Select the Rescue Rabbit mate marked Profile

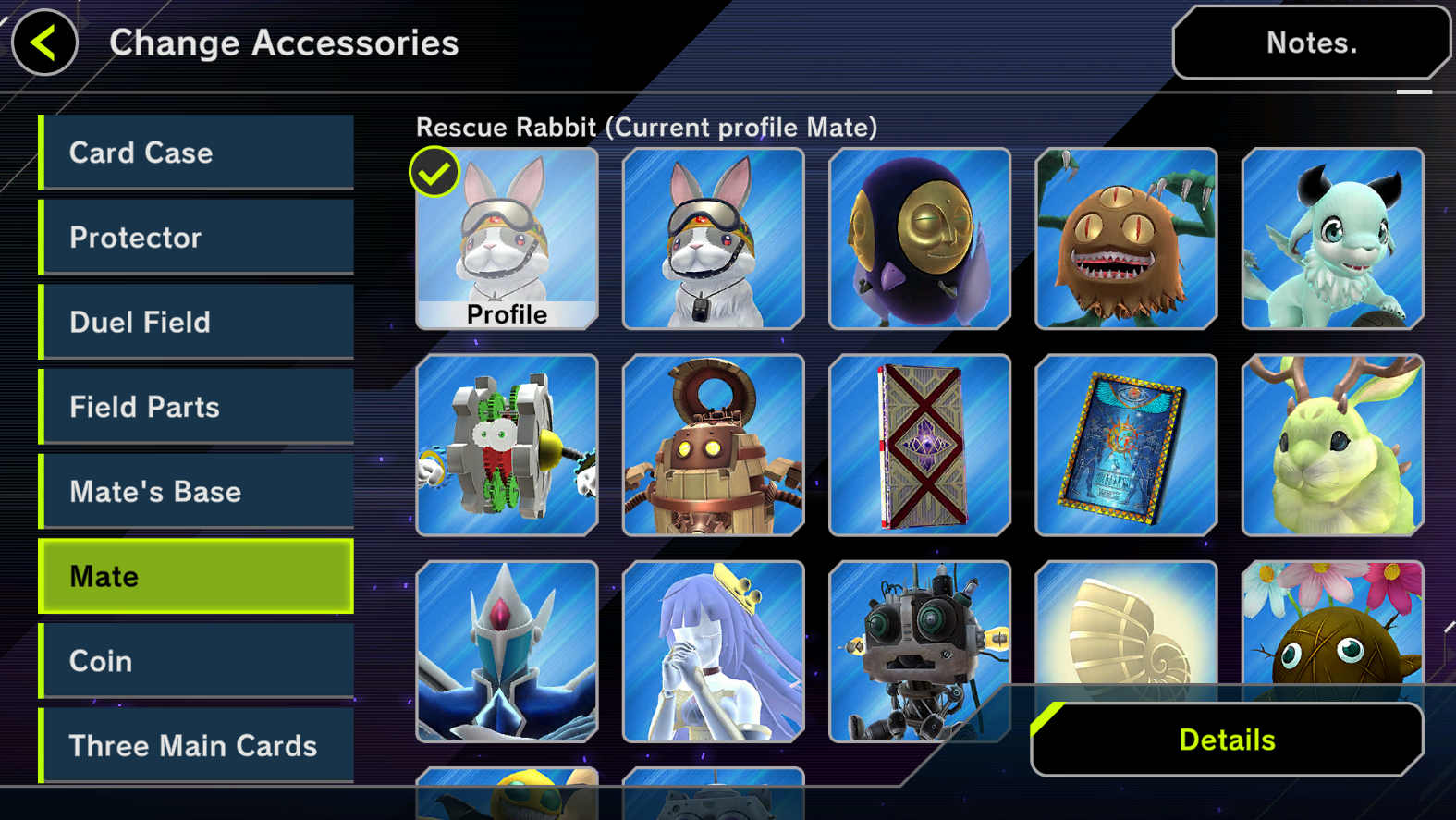[507, 239]
